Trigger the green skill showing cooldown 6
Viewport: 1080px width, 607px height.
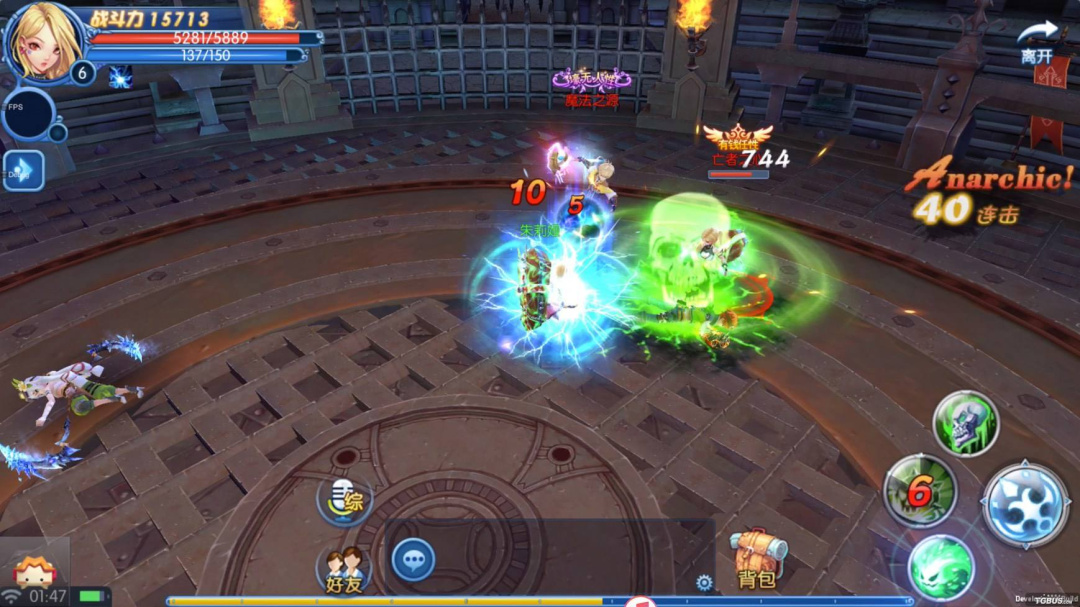pos(919,490)
